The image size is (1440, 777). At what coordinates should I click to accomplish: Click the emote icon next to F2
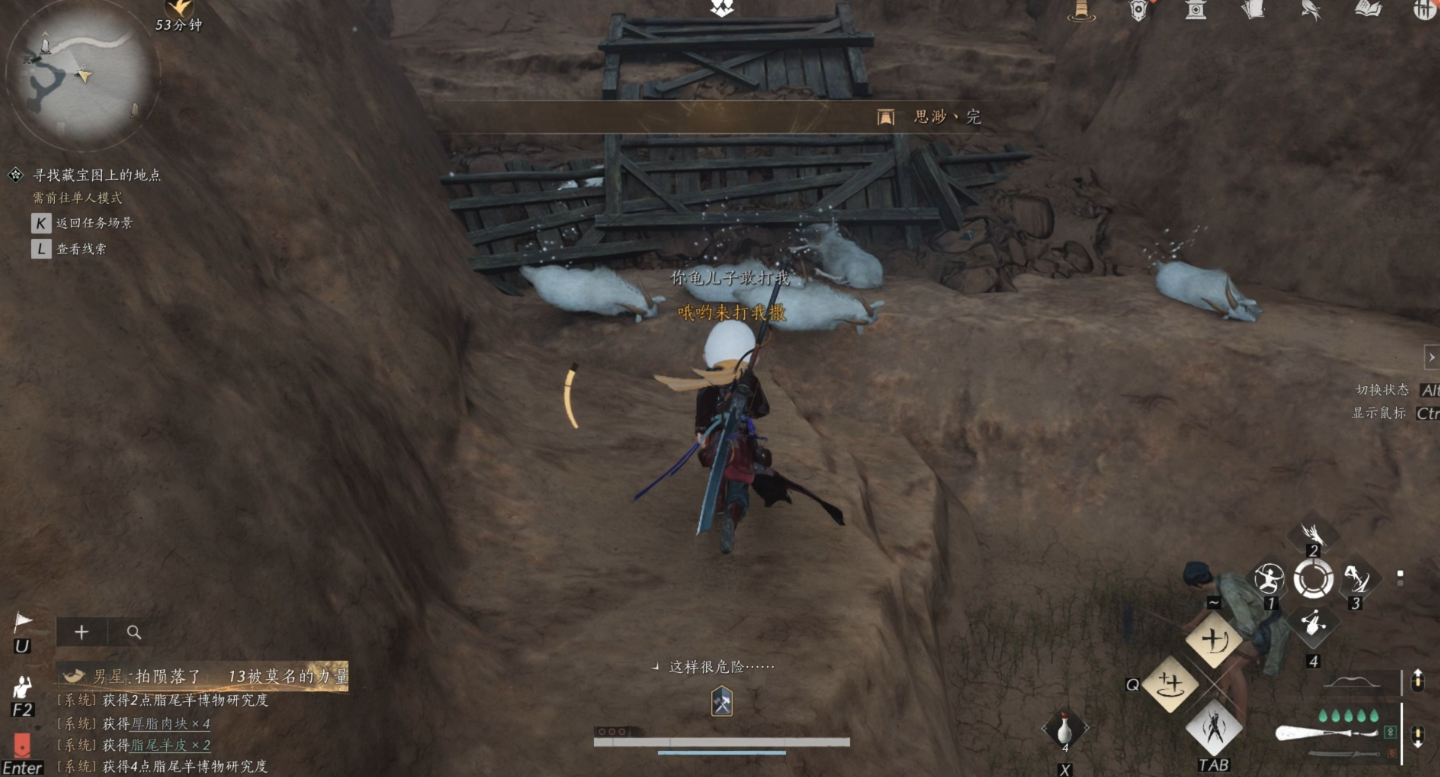(x=20, y=684)
